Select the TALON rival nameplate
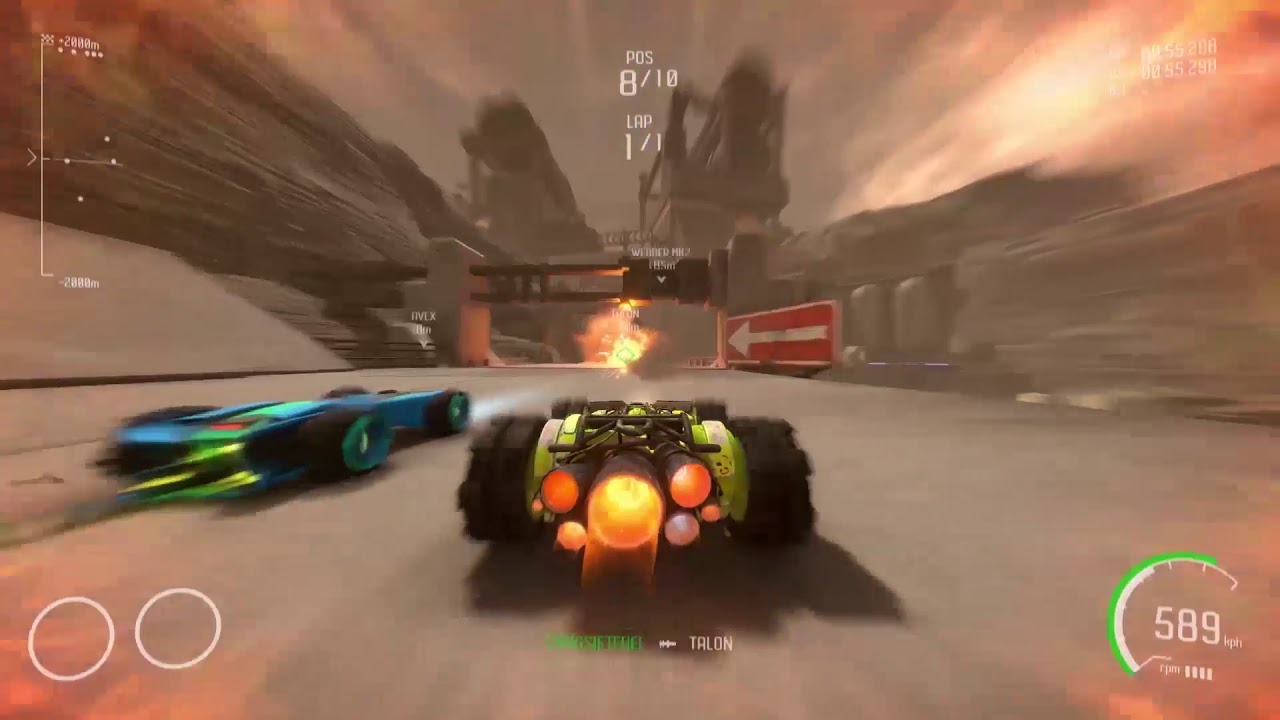Image resolution: width=1280 pixels, height=720 pixels. [x=624, y=313]
